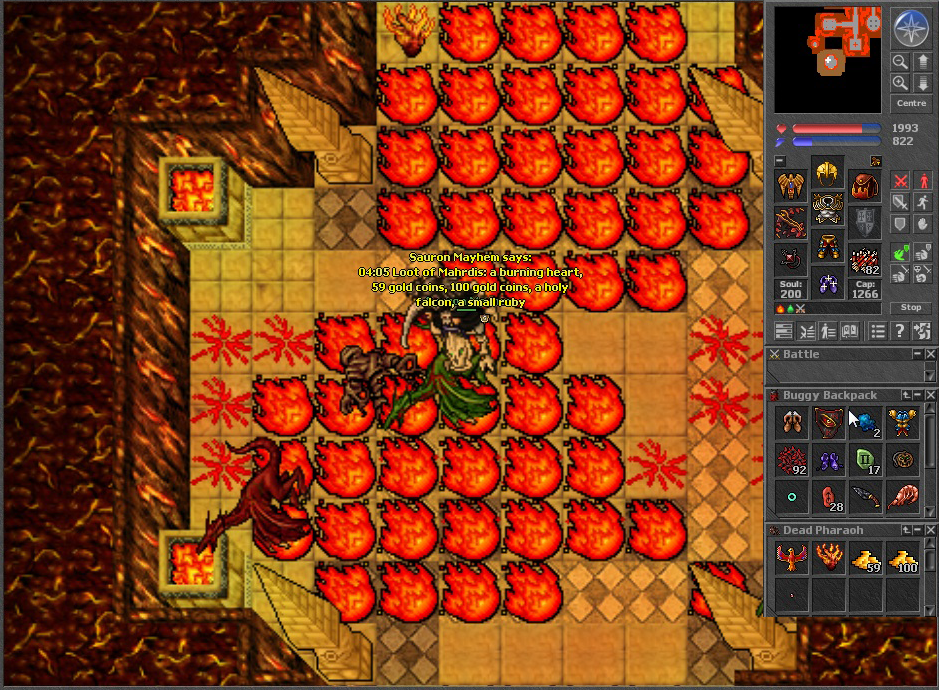The image size is (939, 690).
Task: Close the Battle panel
Action: pyautogui.click(x=931, y=354)
